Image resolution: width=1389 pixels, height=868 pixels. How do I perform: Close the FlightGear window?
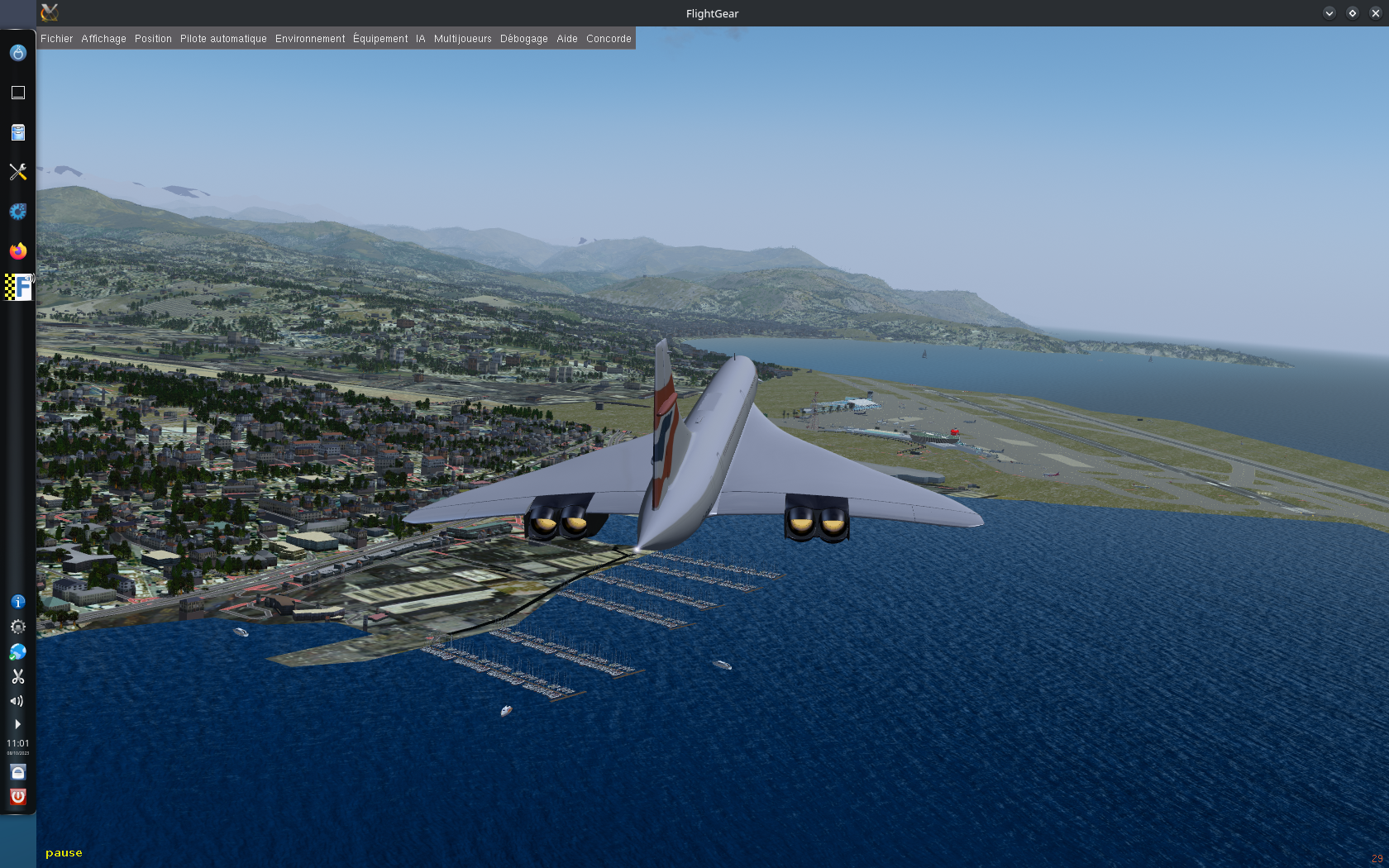coord(1376,13)
